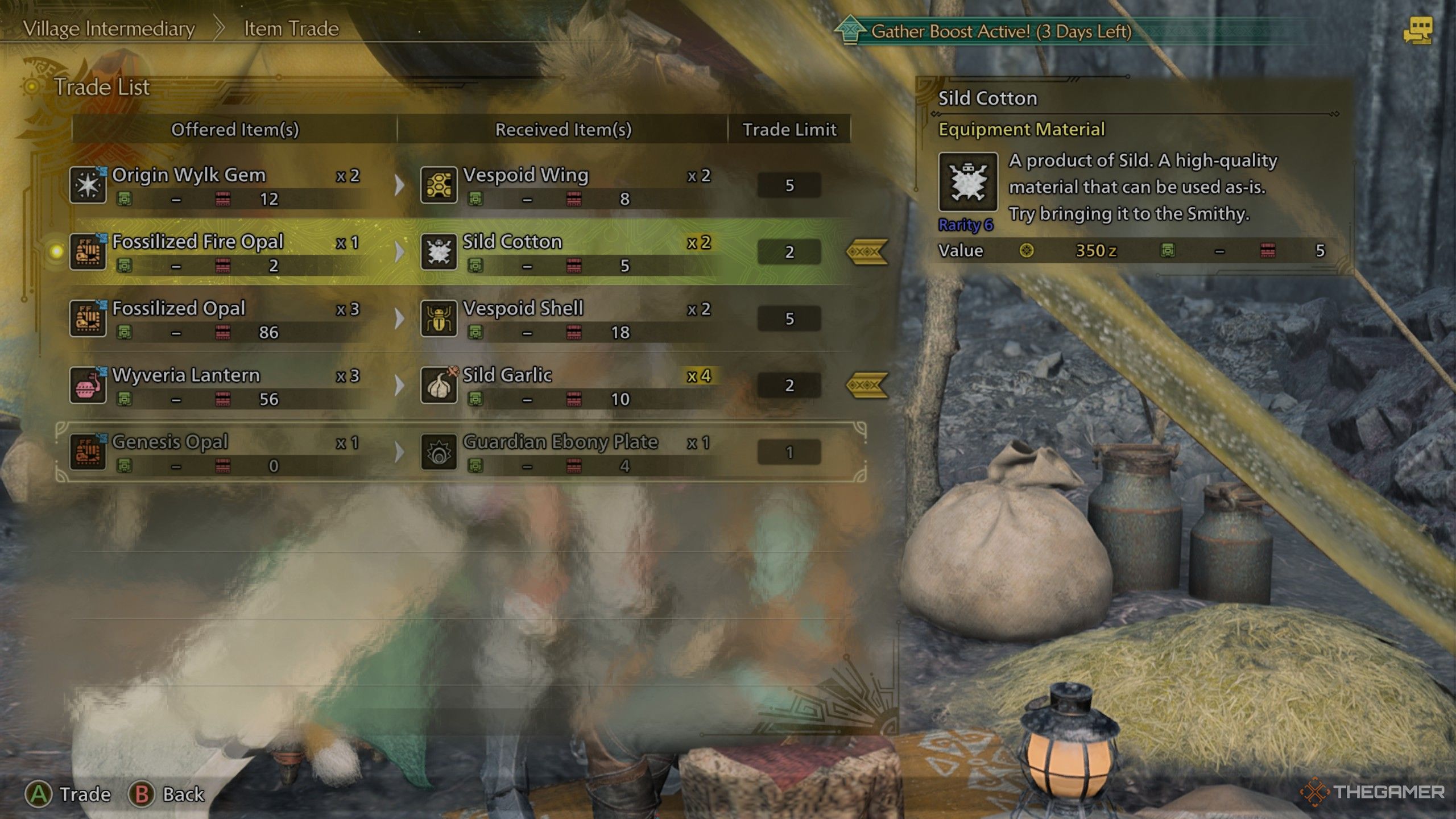Click the Vespoid Wing received item
The image size is (1456, 819).
pos(526,175)
